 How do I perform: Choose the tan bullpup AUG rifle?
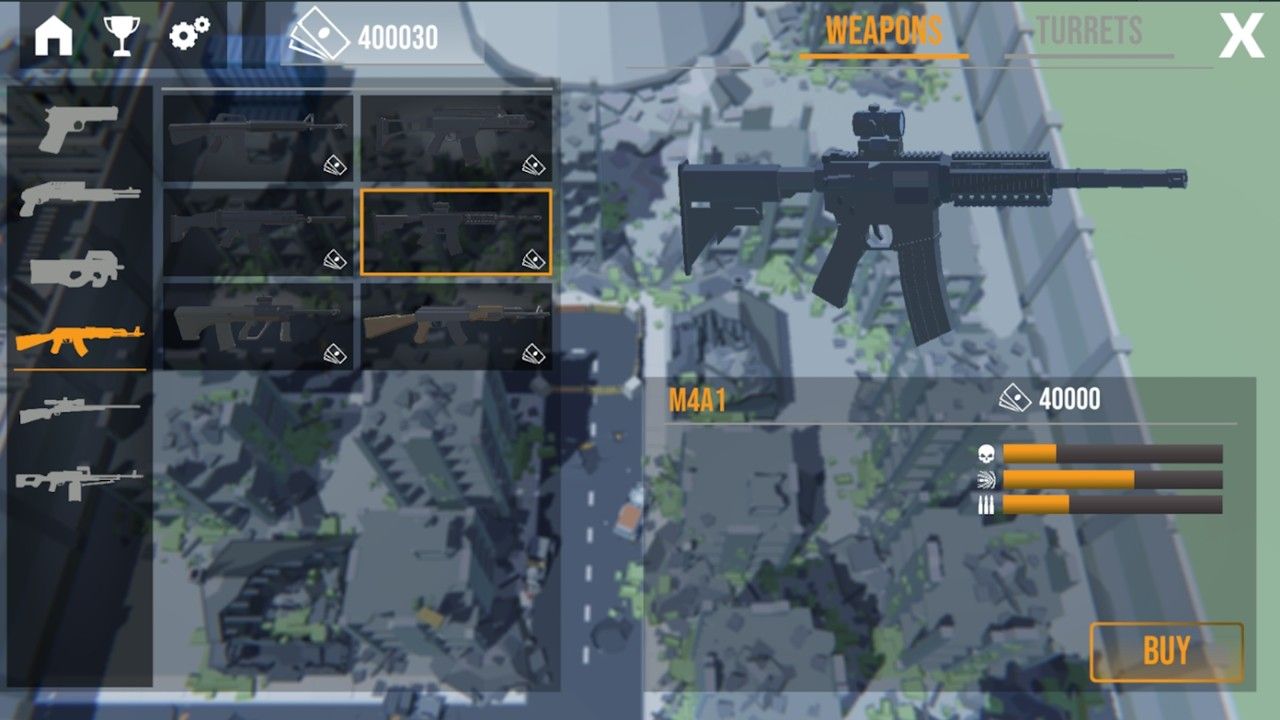click(258, 326)
